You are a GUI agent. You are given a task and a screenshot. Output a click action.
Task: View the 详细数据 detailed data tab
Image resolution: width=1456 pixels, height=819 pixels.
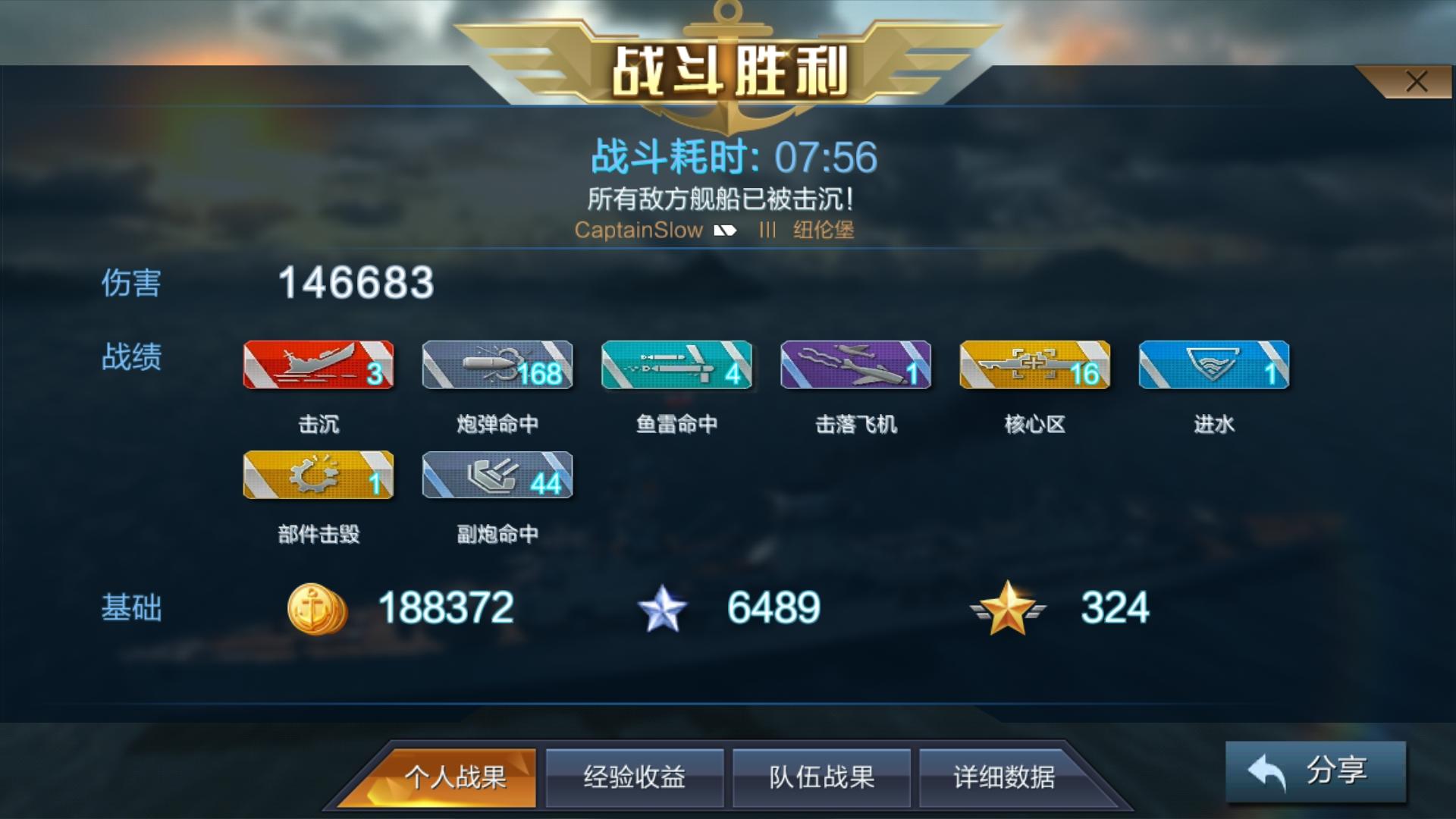[1009, 777]
